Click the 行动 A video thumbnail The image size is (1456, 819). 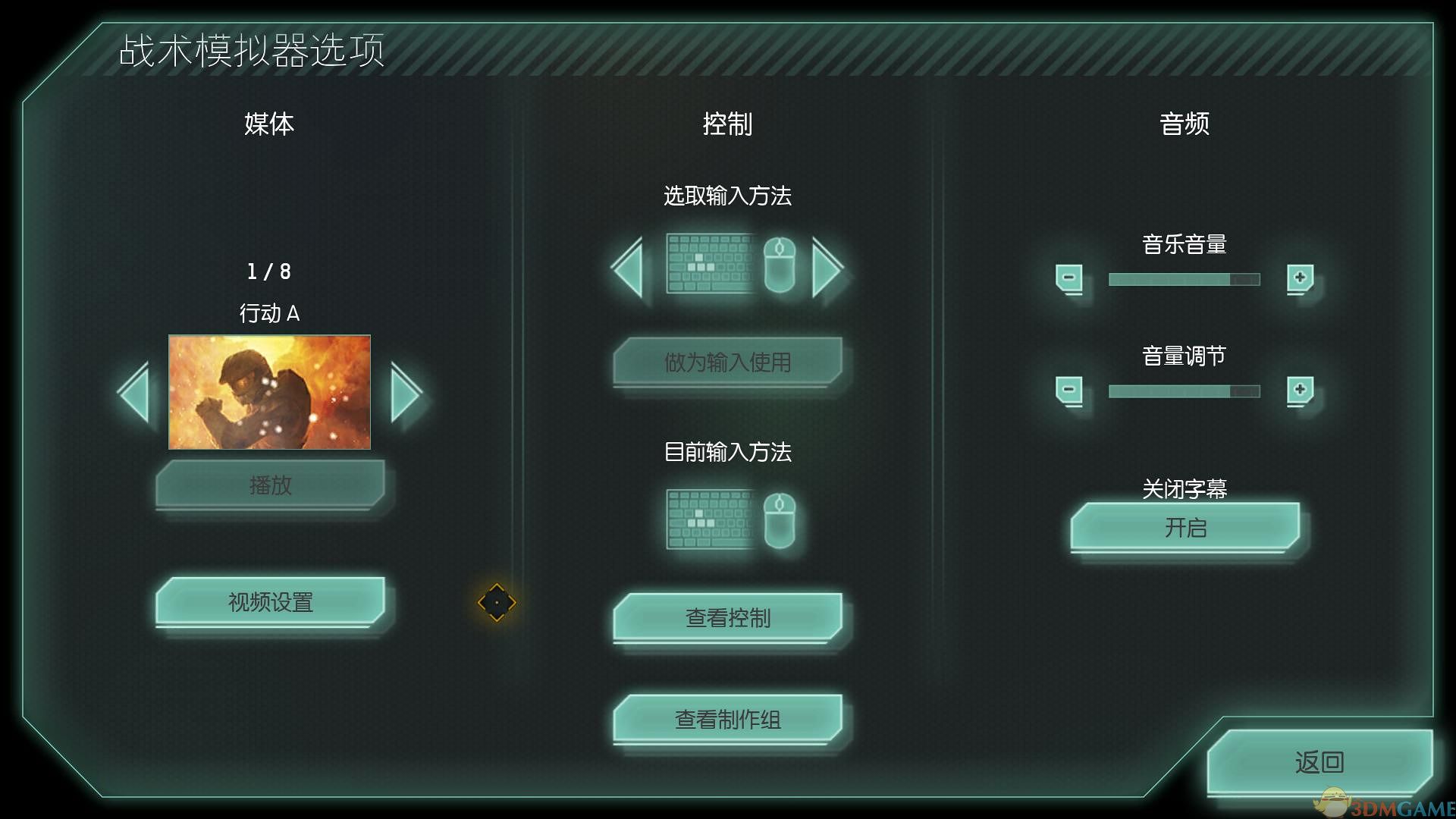coord(269,392)
